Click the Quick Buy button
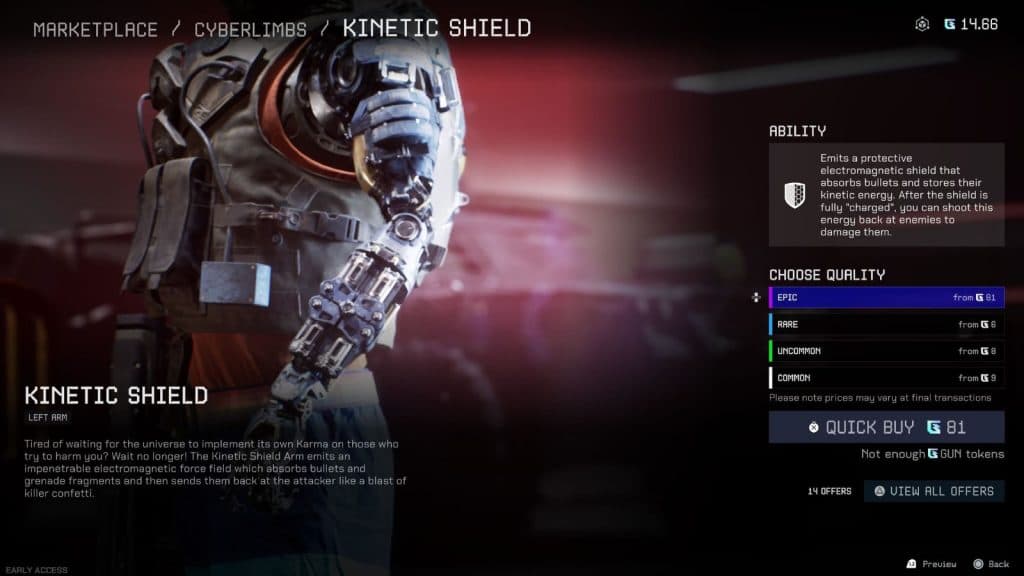The width and height of the screenshot is (1024, 576). [x=886, y=427]
